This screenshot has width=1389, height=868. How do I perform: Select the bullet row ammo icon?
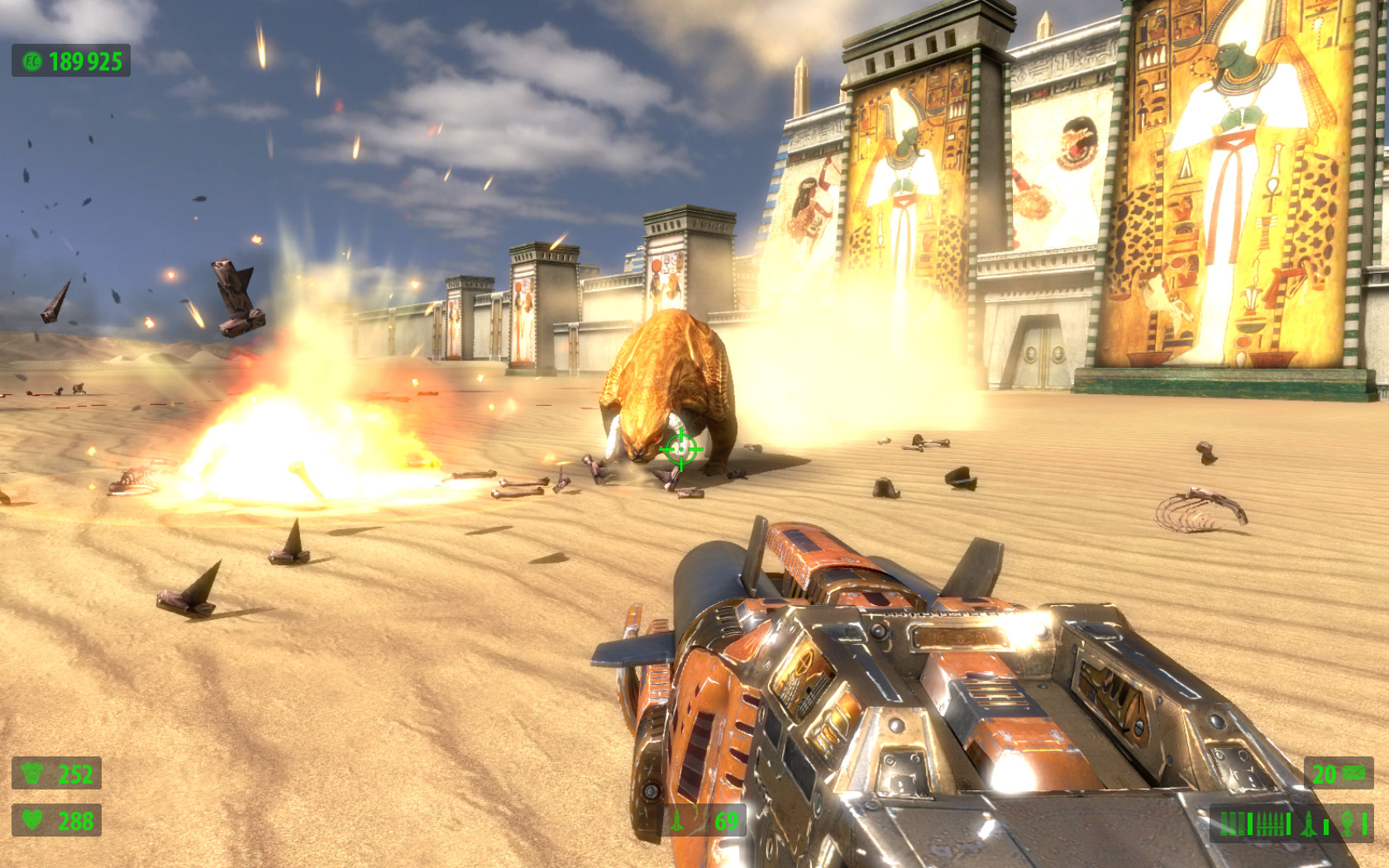(x=1270, y=823)
